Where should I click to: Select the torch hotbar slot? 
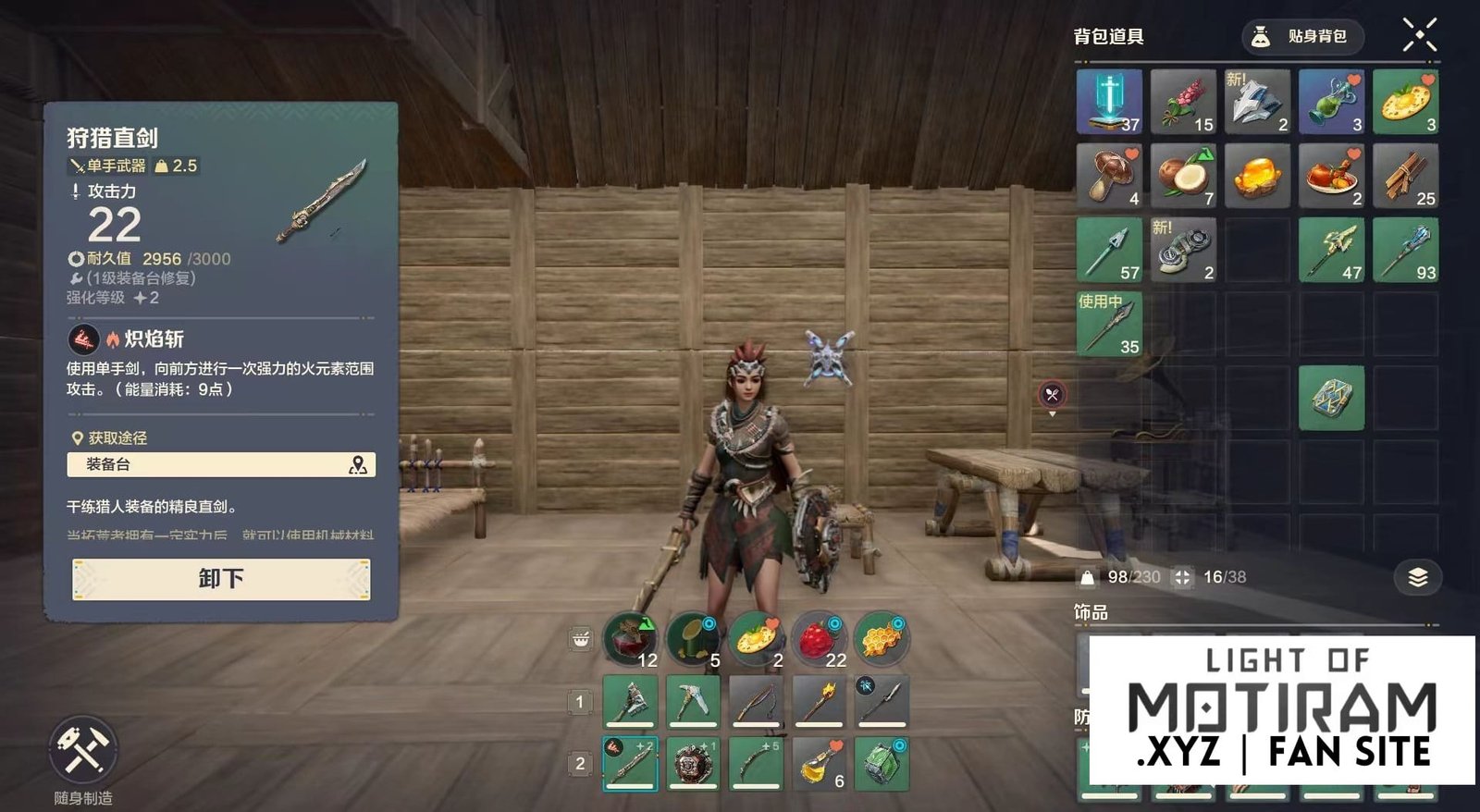point(819,700)
